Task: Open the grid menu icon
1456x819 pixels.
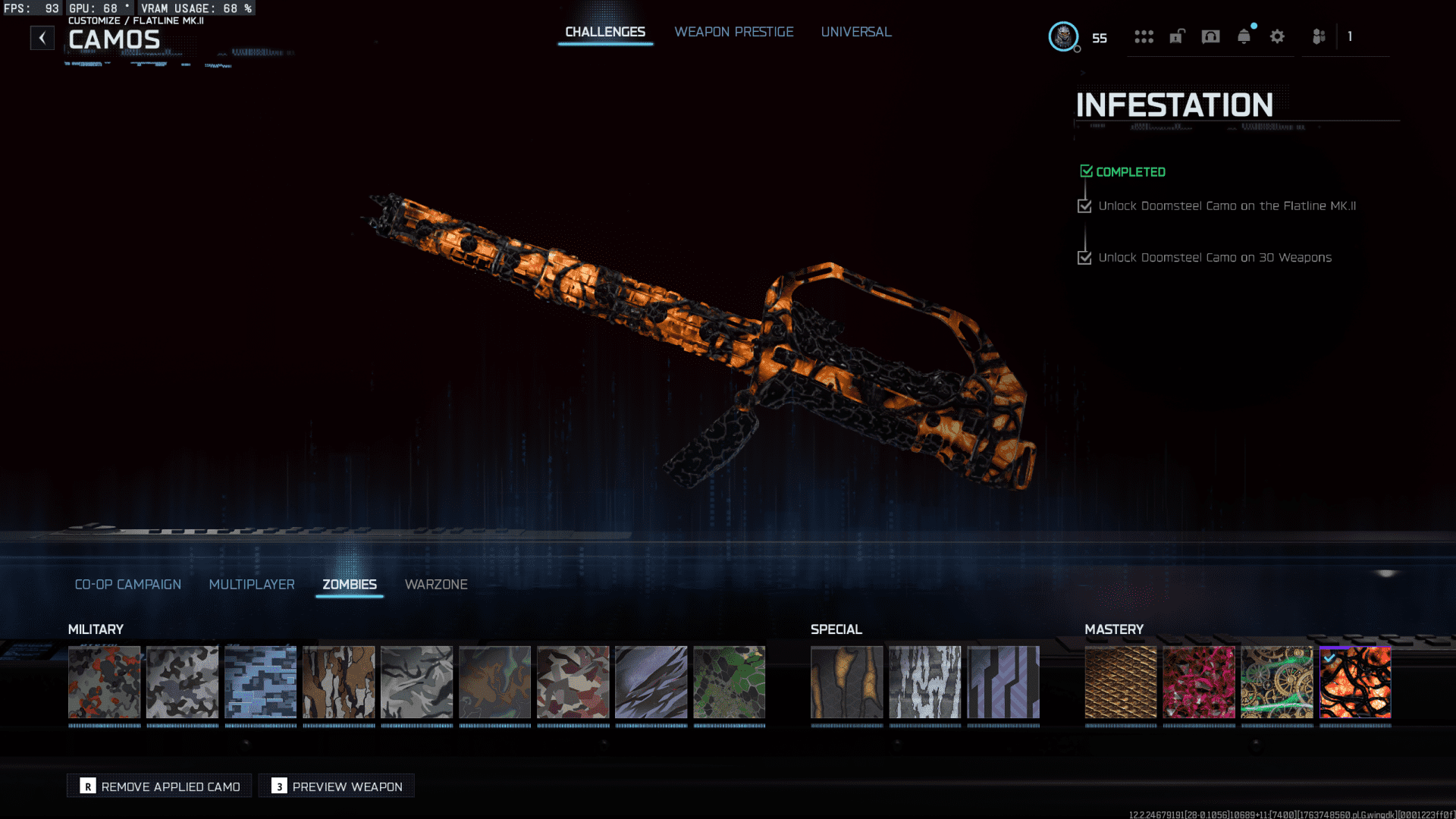Action: [x=1144, y=36]
